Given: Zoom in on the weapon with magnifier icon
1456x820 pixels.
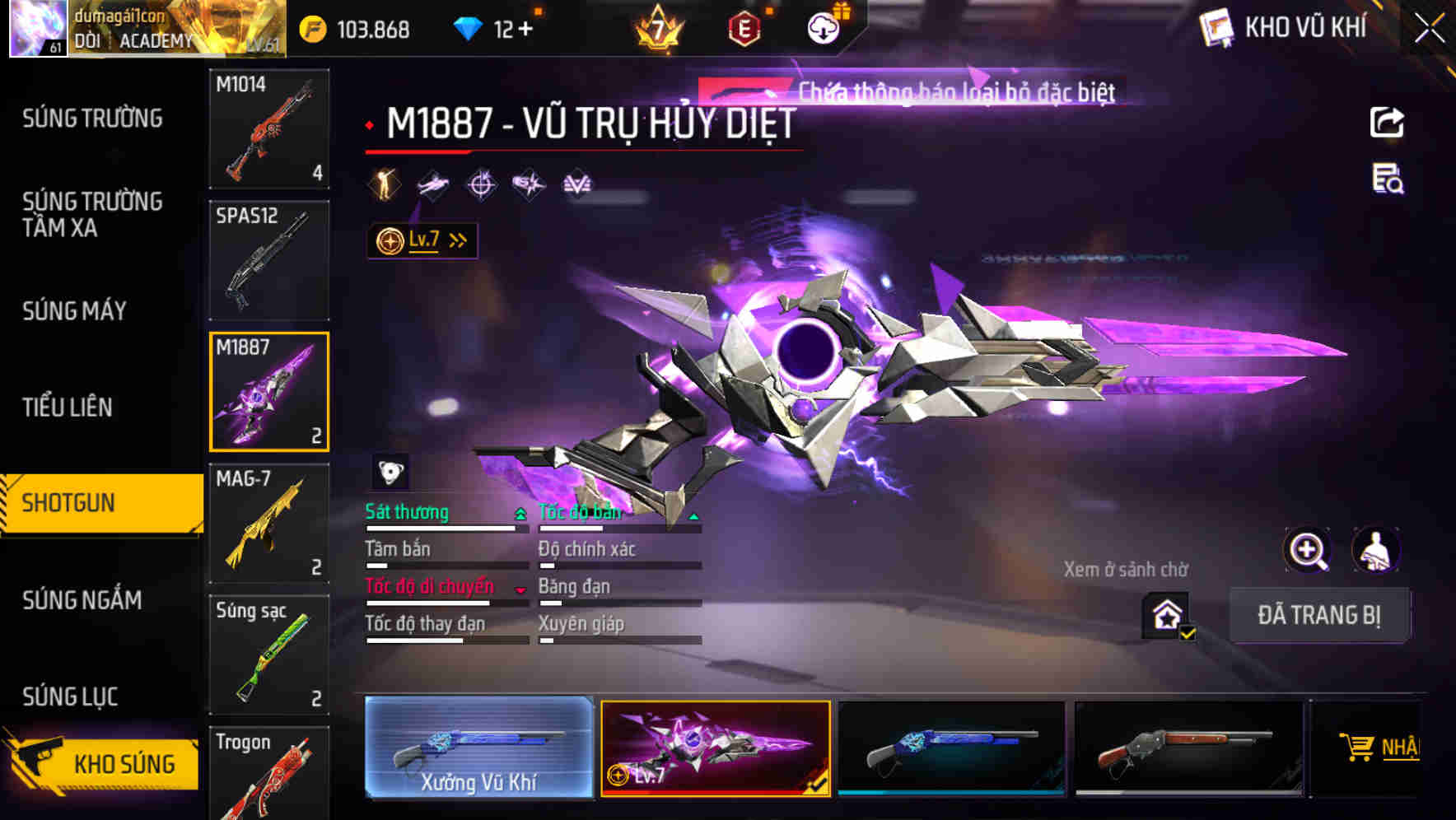Looking at the screenshot, I should tap(1308, 550).
